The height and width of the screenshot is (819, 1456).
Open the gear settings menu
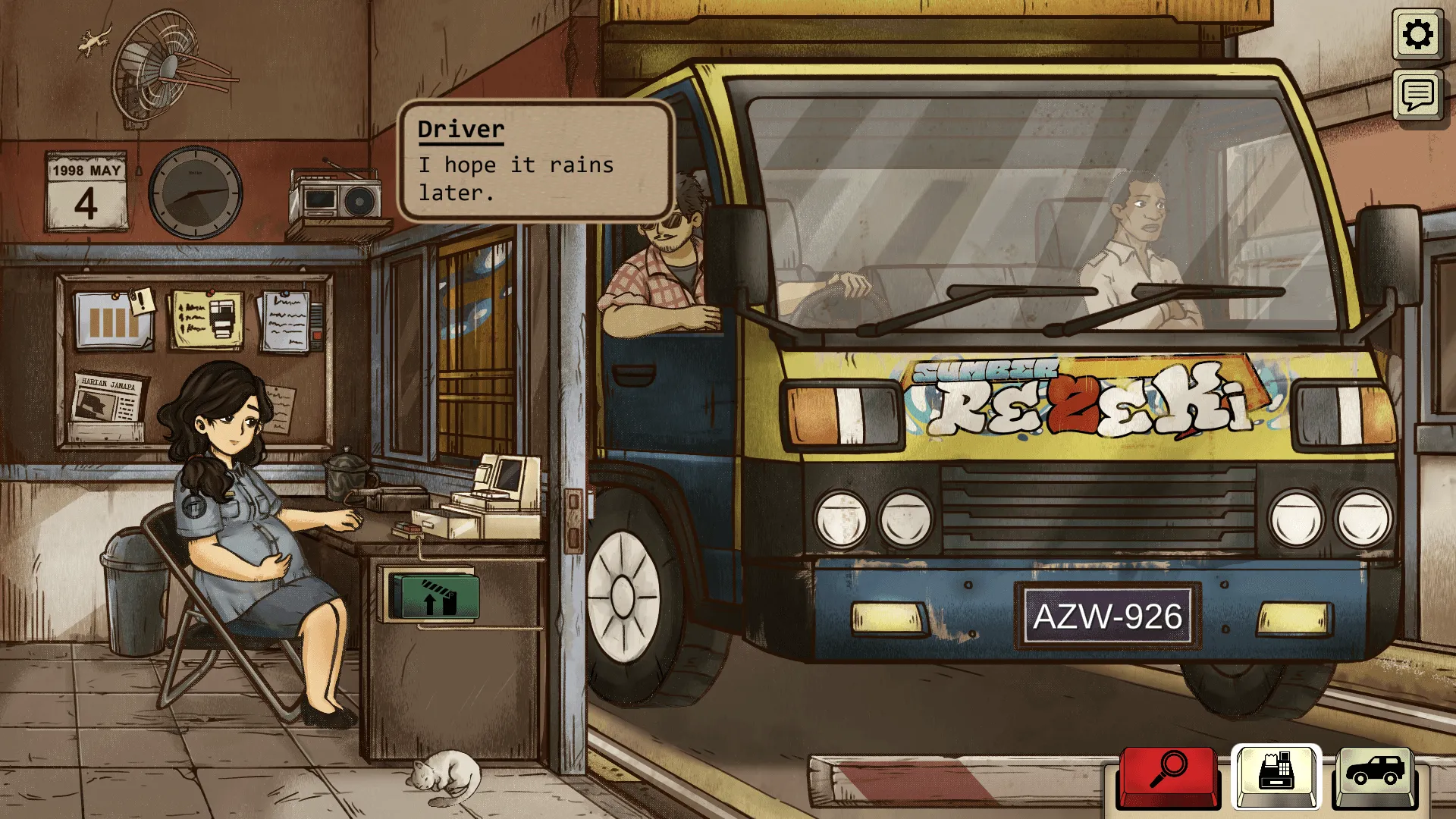tap(1417, 35)
